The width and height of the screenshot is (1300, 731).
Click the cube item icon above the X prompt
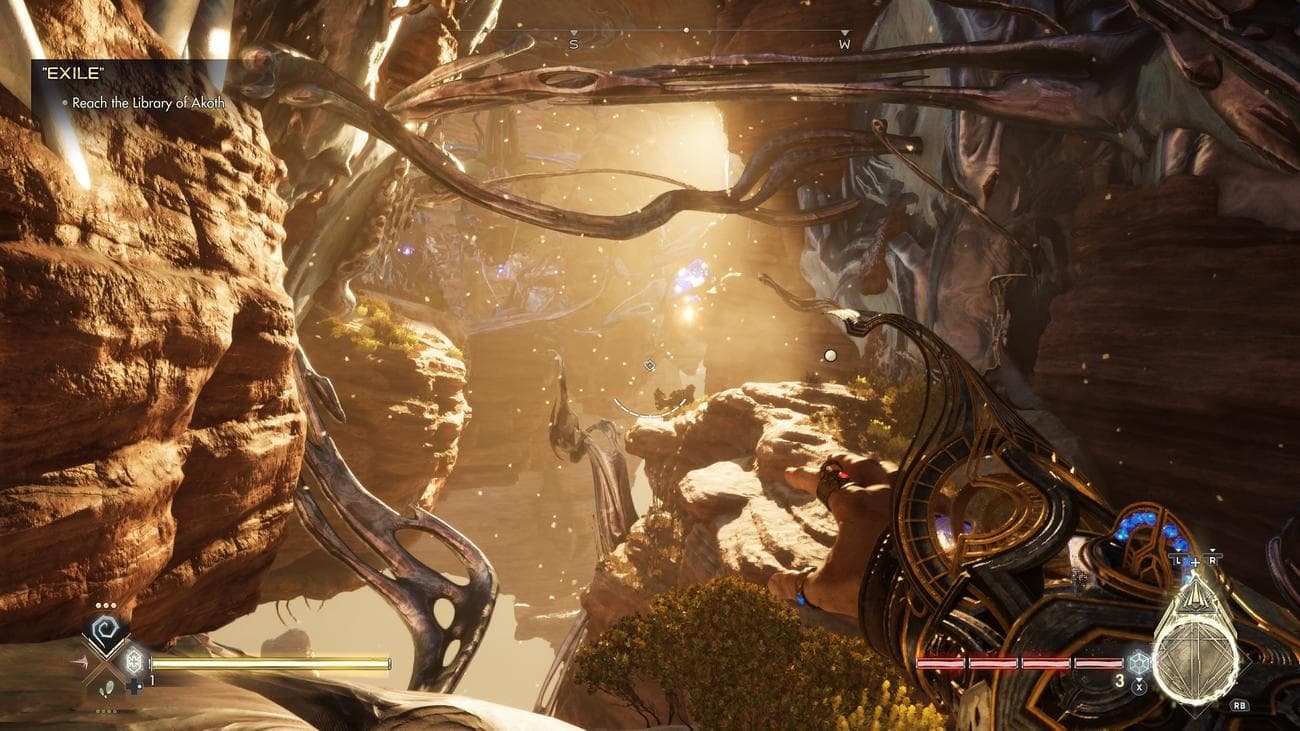coord(1138,663)
